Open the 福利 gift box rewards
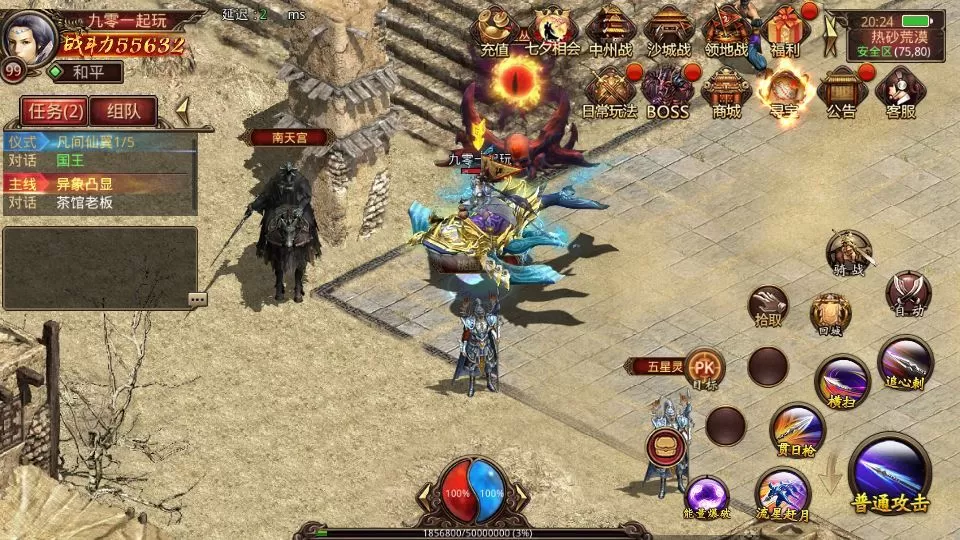 pyautogui.click(x=785, y=30)
